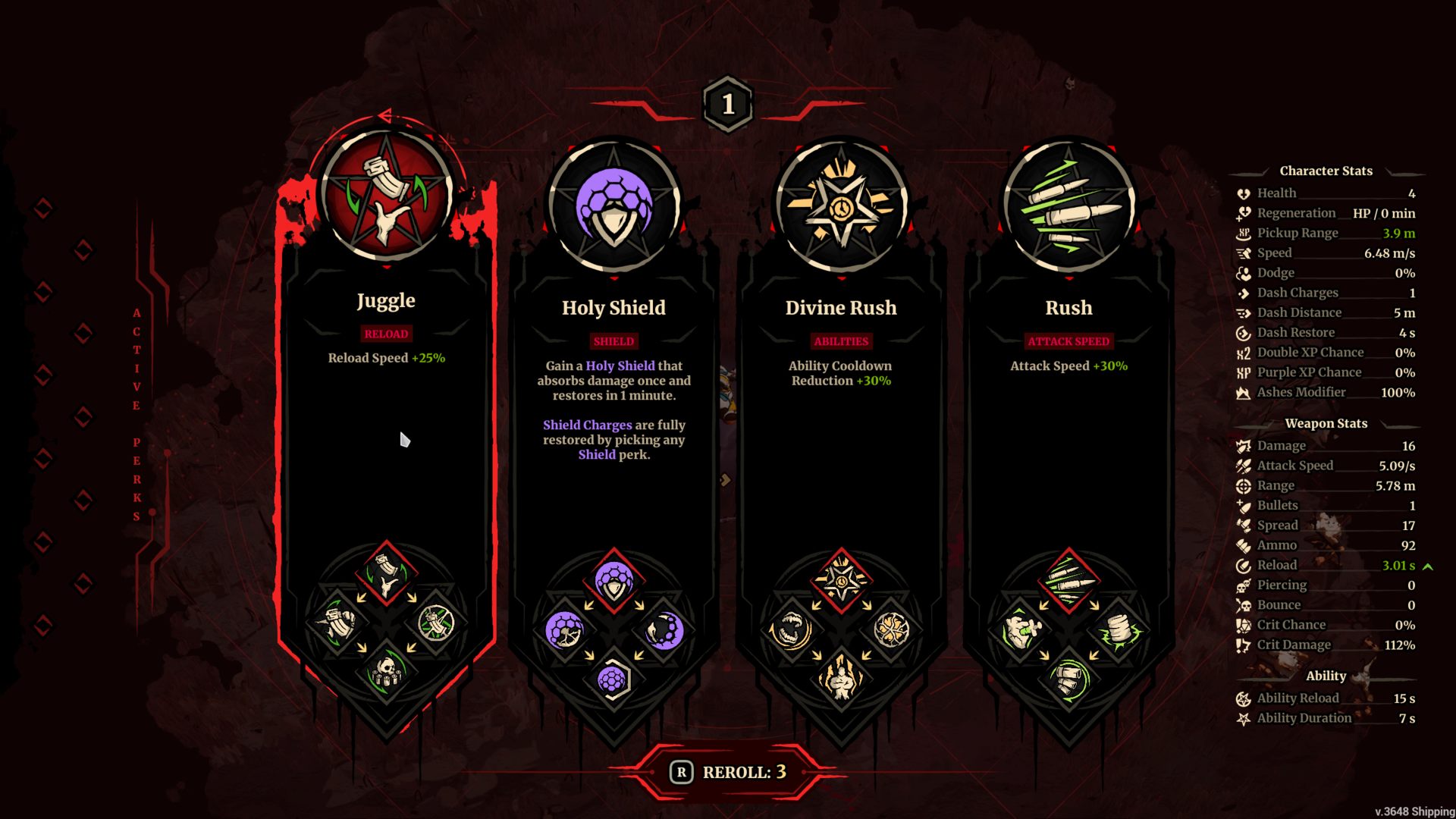Click the Rush bullets emblem

pos(1068,205)
